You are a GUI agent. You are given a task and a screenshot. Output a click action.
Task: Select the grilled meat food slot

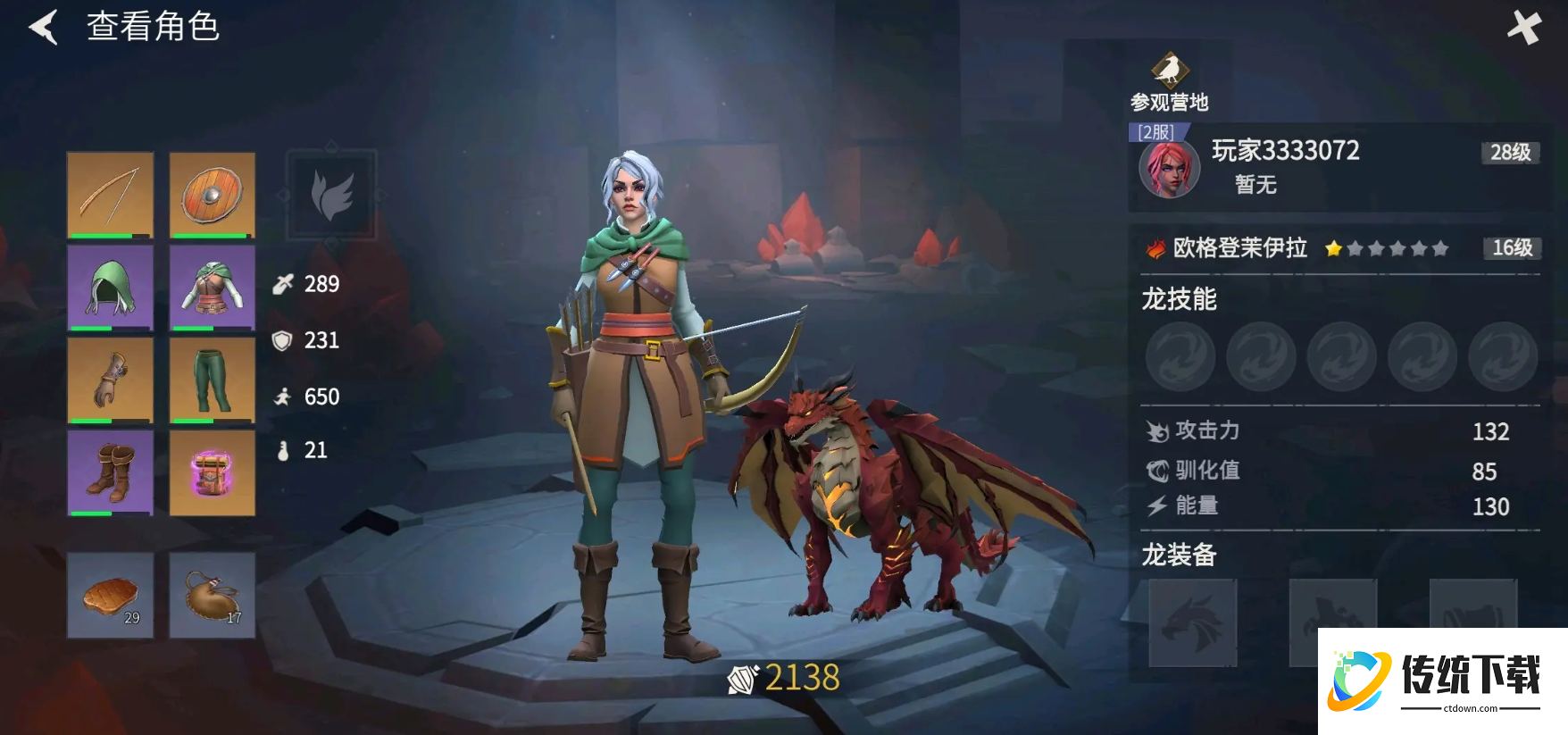[x=111, y=595]
